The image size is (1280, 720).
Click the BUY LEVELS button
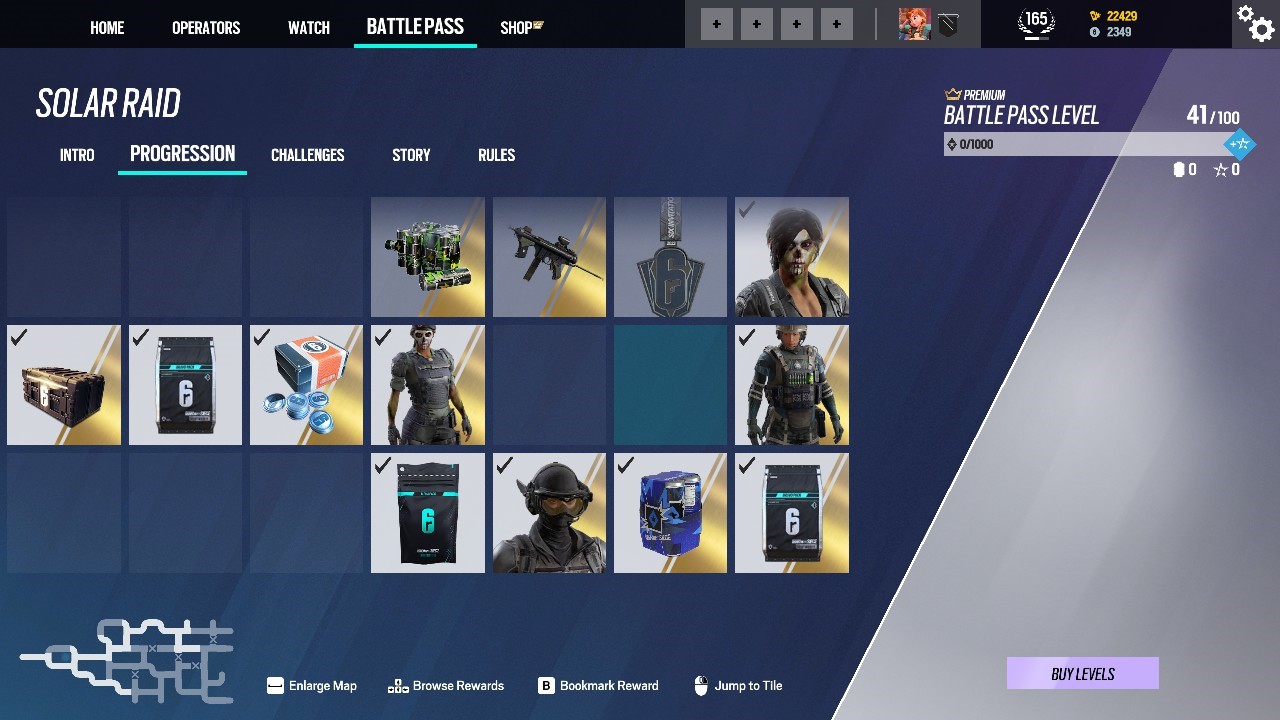[x=1081, y=673]
